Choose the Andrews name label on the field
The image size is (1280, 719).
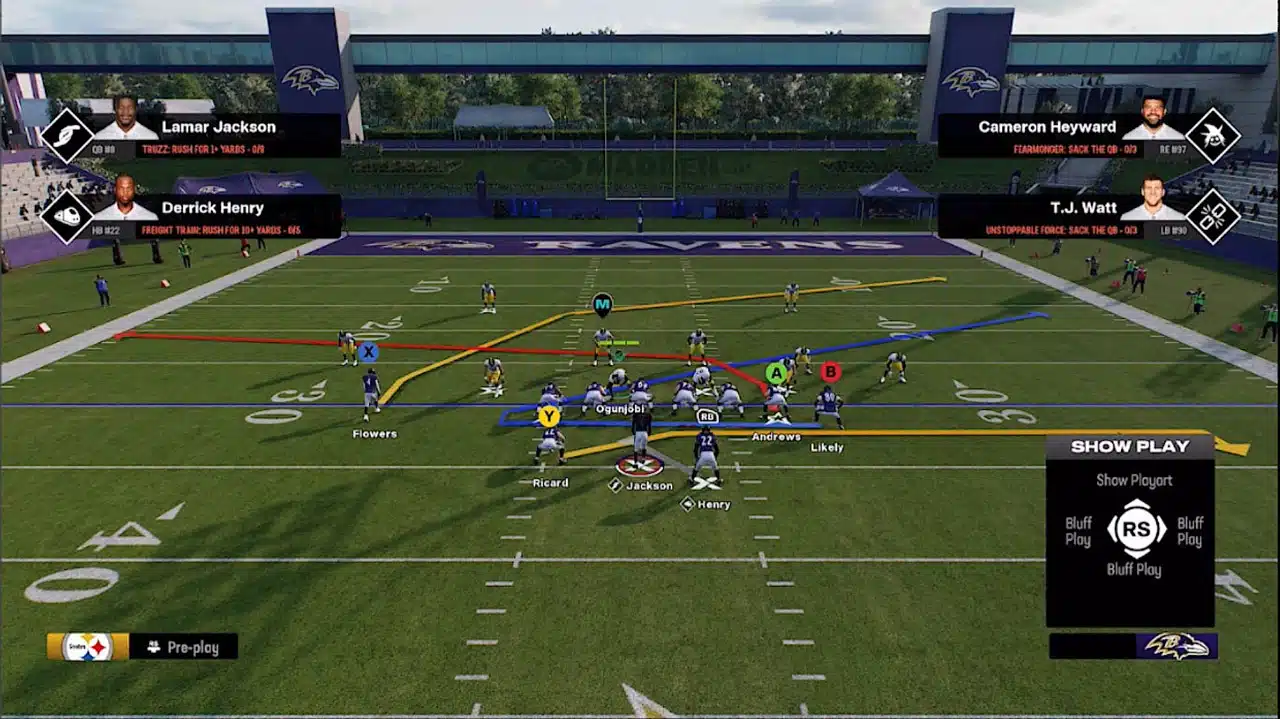776,437
